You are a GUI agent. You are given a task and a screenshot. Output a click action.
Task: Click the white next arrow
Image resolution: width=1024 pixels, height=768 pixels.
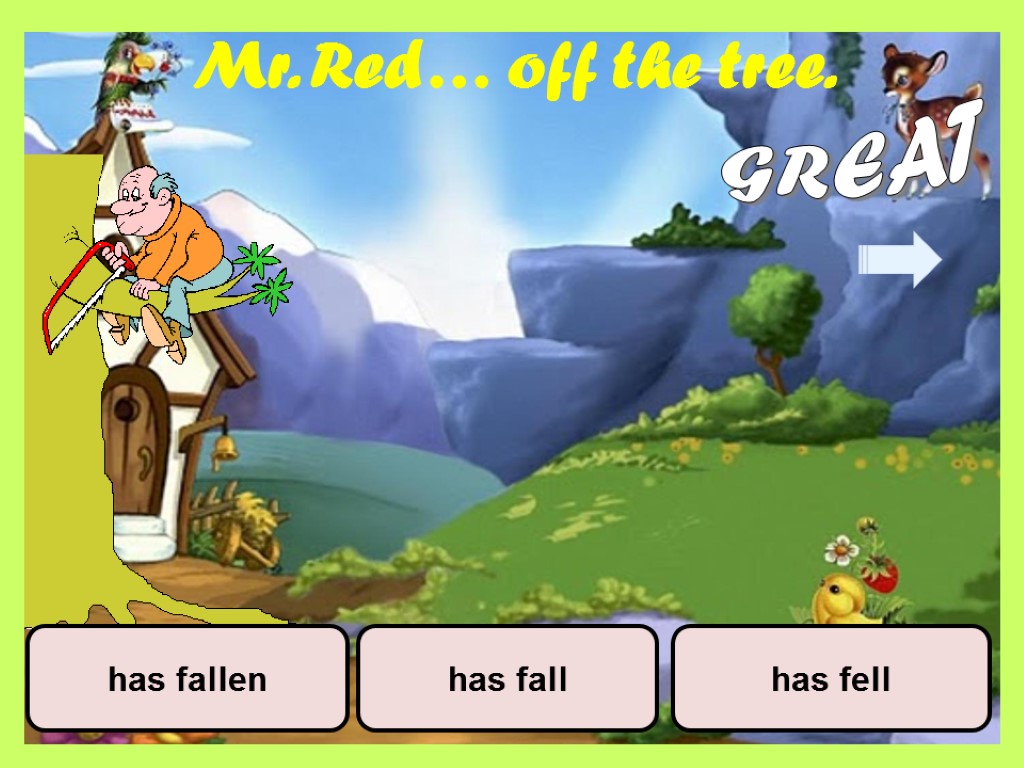pos(900,259)
